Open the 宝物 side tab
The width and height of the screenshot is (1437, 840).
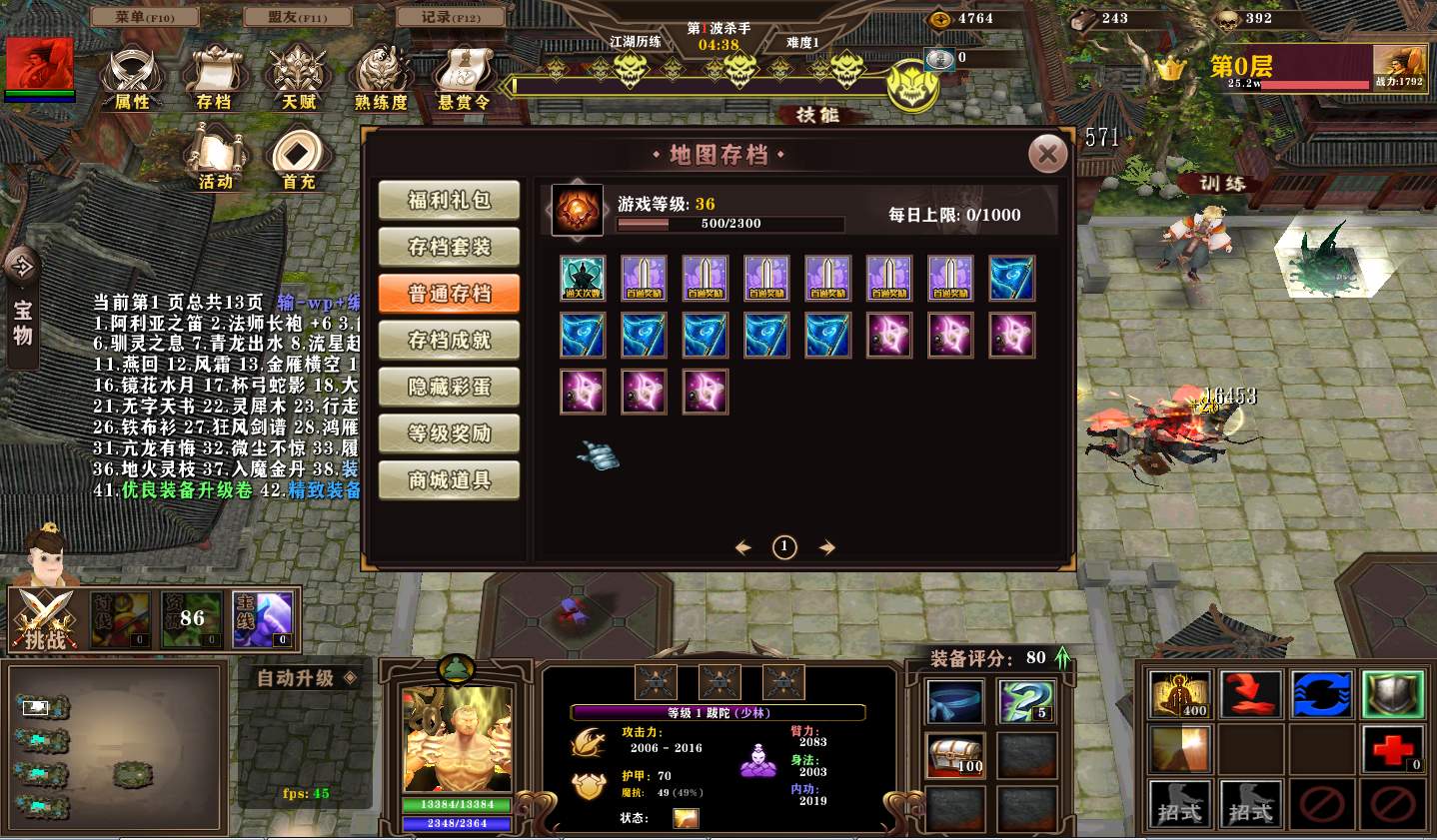coord(22,310)
